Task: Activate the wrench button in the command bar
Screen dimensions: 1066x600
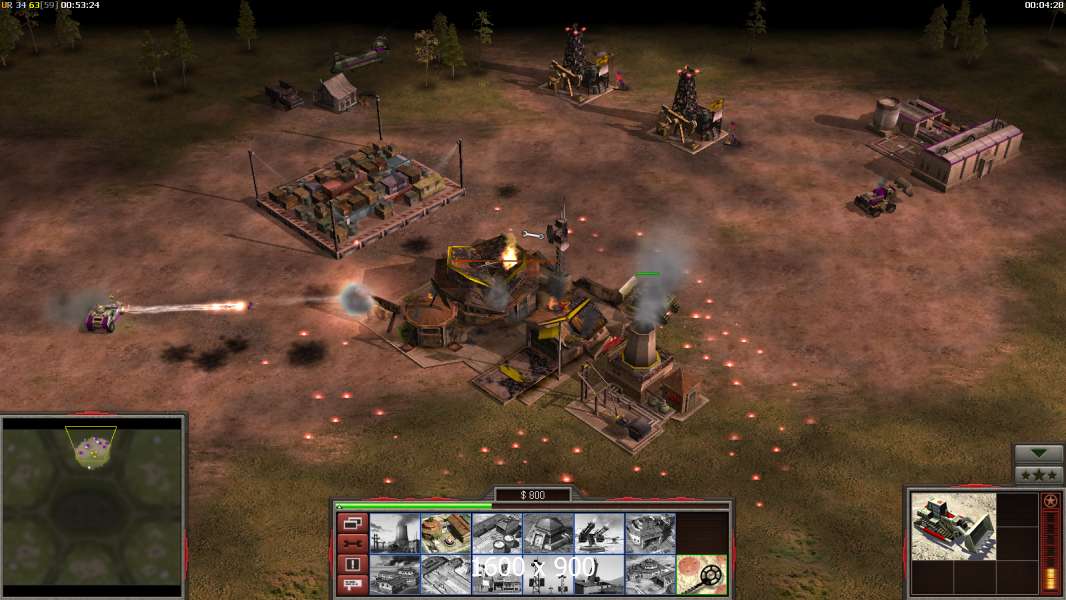Action: point(351,543)
